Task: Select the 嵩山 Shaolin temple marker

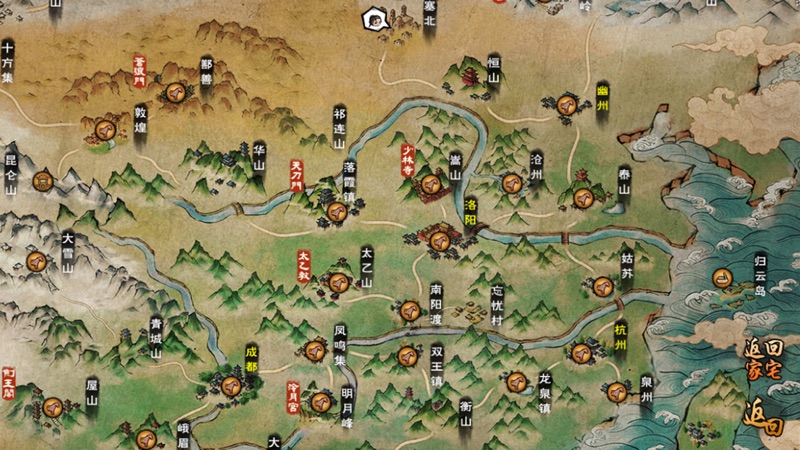Action: (x=431, y=183)
